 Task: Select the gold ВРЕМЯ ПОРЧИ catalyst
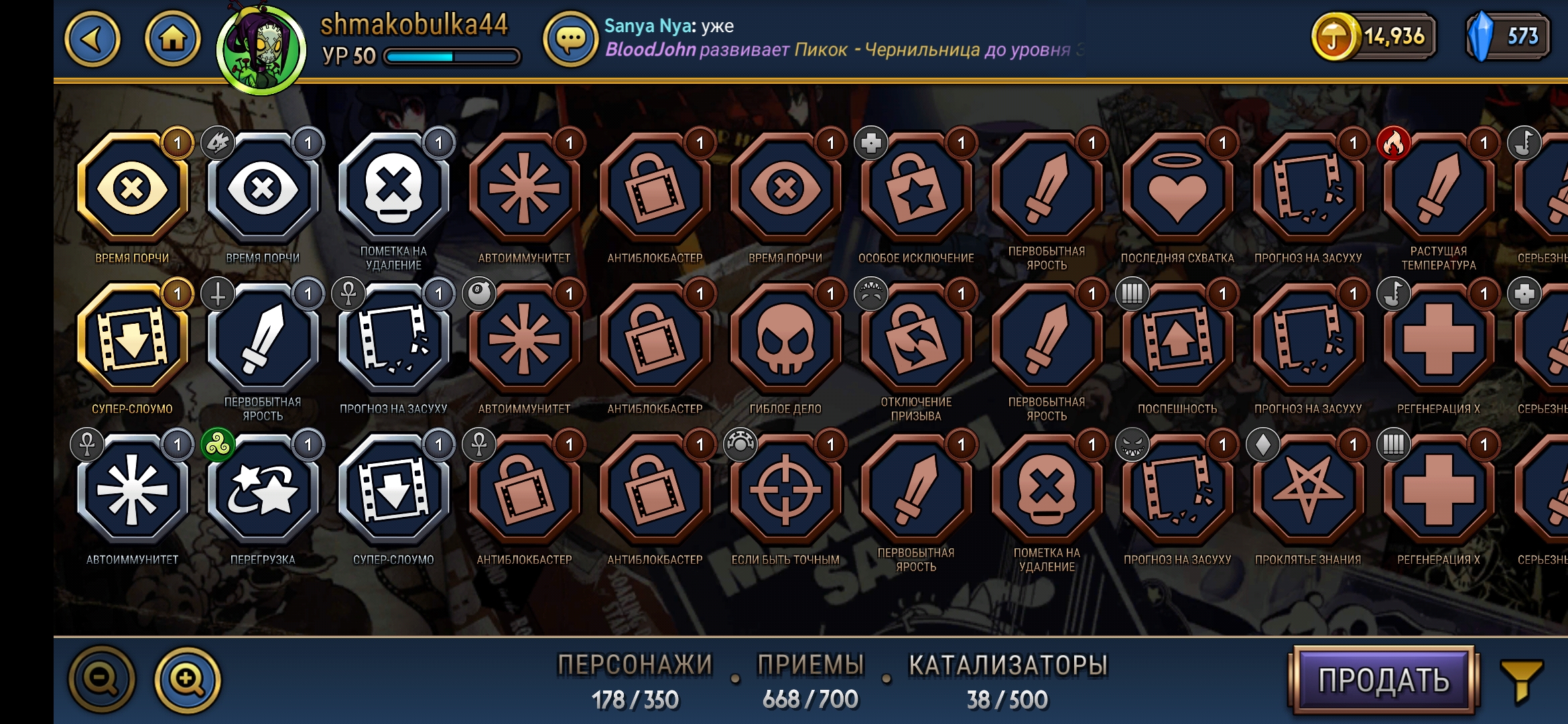point(132,188)
